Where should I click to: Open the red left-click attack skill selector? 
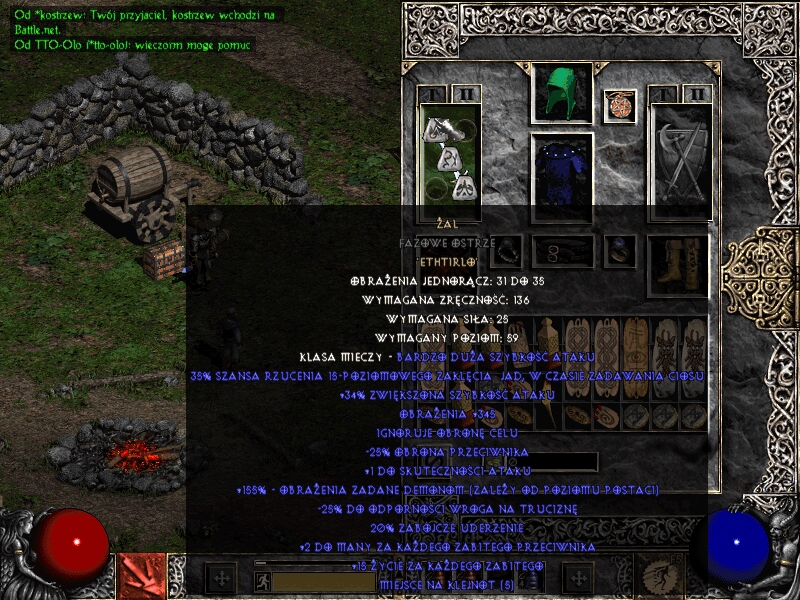(x=140, y=576)
